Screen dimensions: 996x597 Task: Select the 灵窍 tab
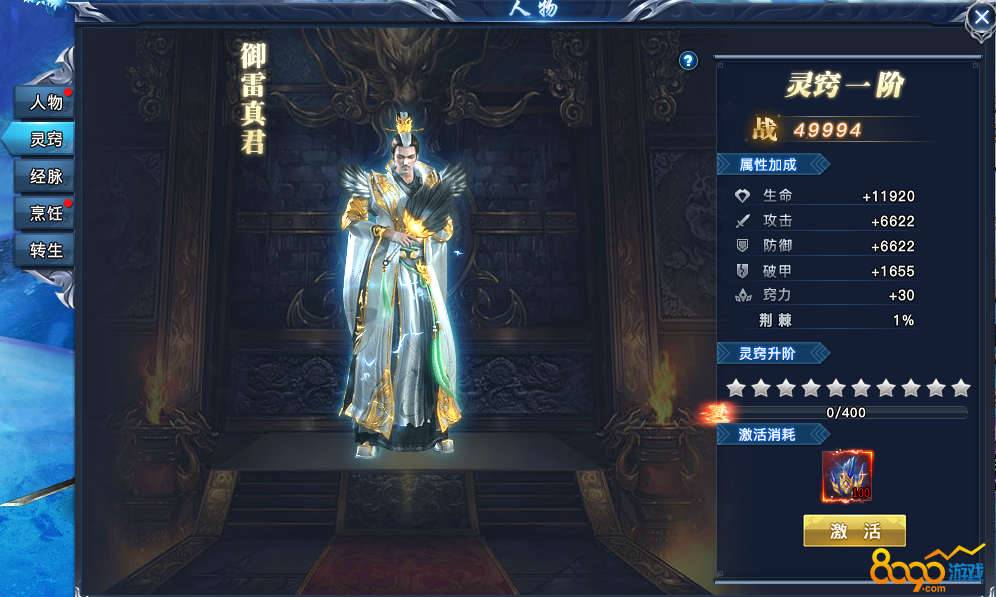tap(45, 139)
